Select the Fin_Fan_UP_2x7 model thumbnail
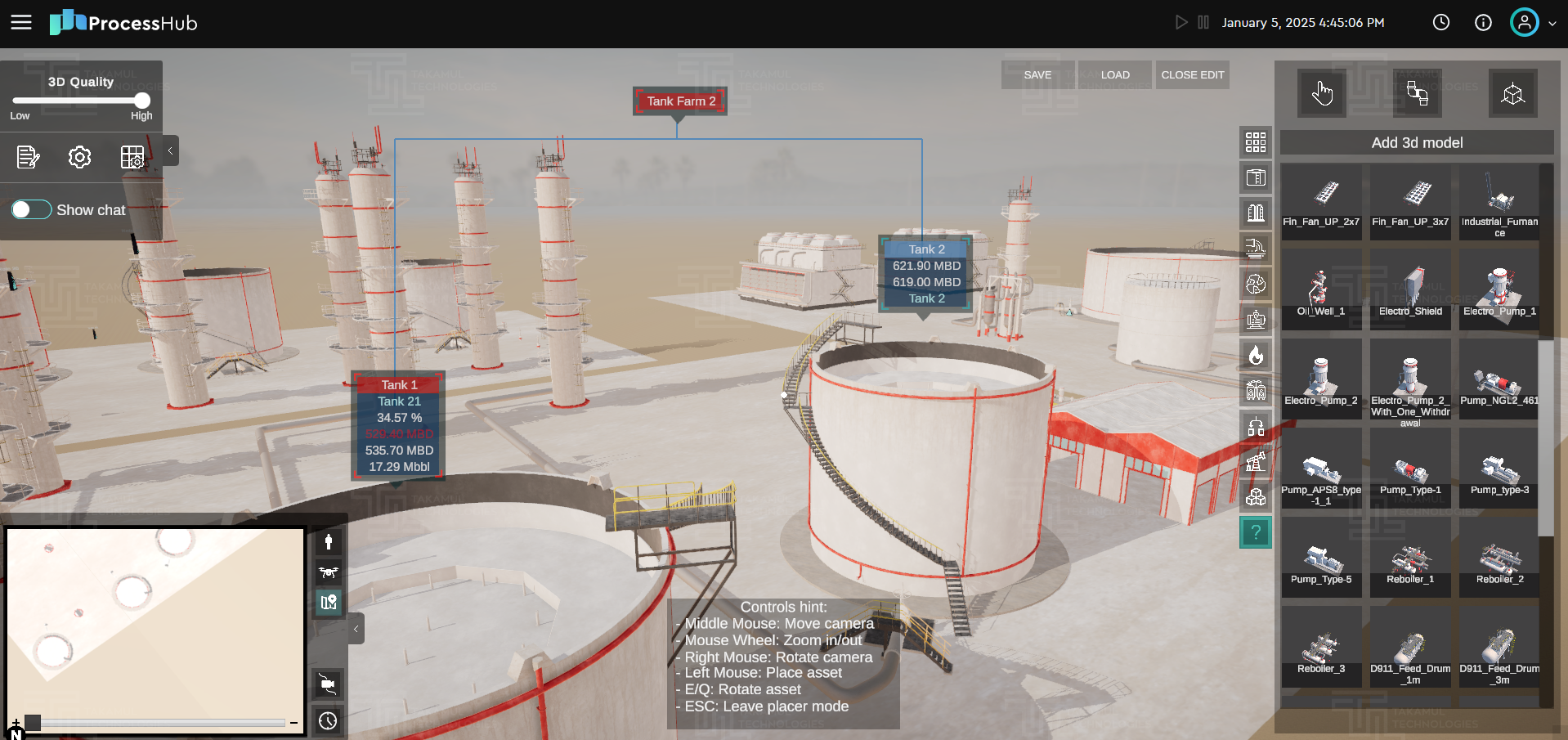The image size is (1568, 740). tap(1321, 200)
